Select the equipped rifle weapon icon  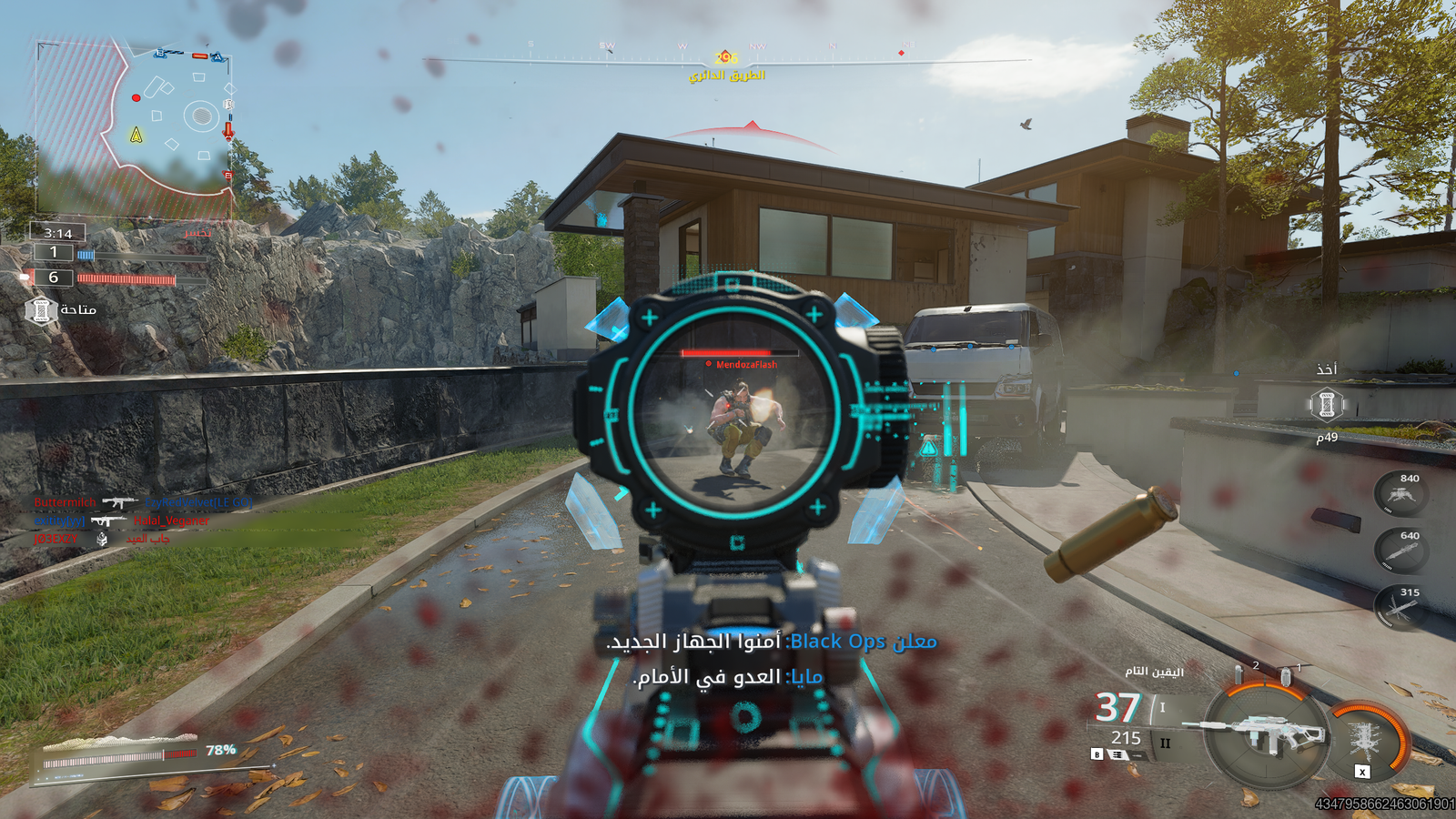(1265, 733)
